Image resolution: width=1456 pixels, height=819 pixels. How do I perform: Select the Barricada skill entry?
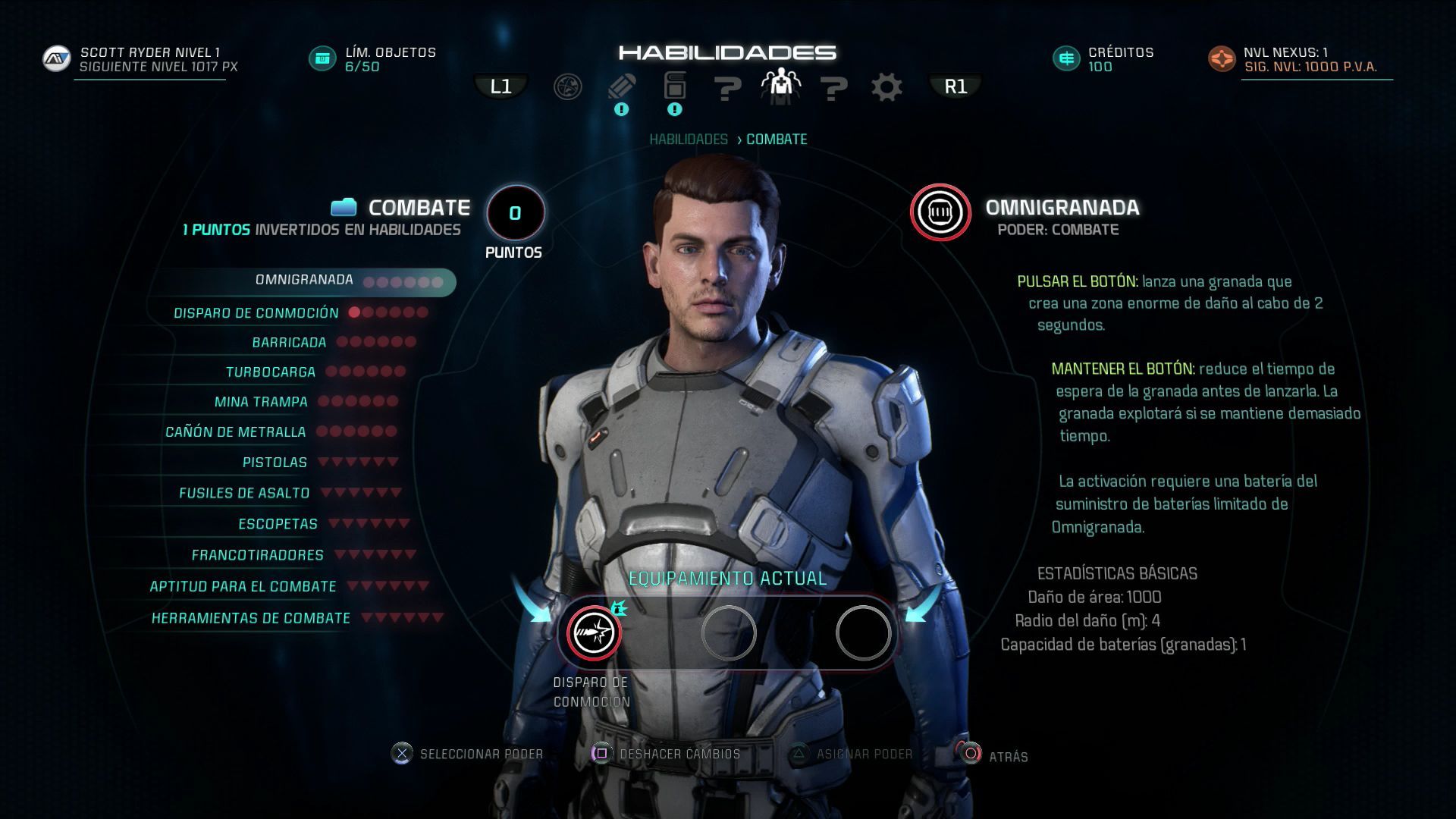point(289,343)
